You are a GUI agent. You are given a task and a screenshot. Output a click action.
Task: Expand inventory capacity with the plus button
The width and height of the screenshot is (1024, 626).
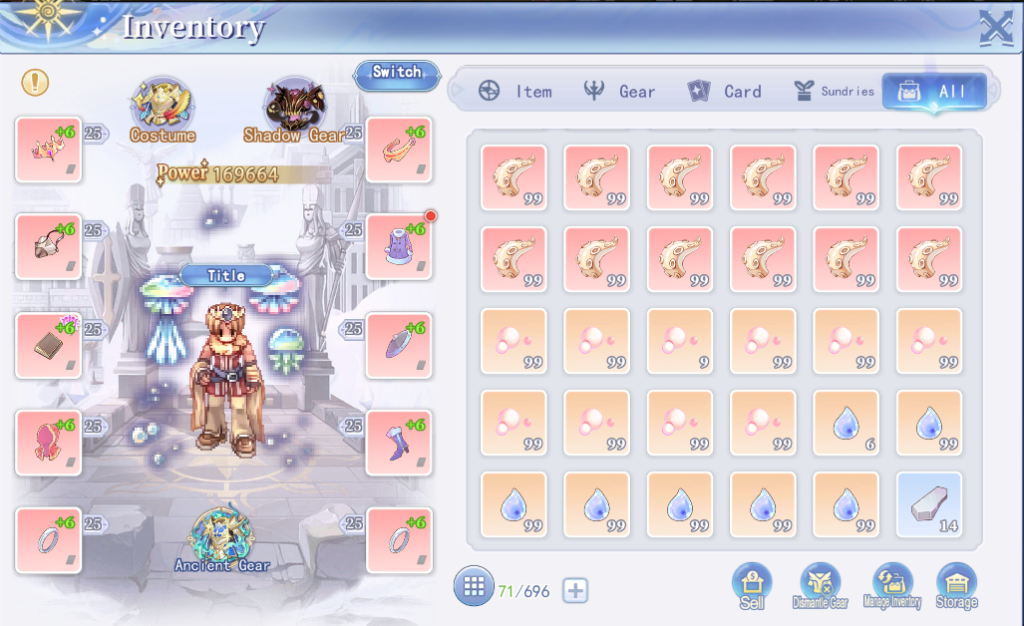click(x=575, y=591)
